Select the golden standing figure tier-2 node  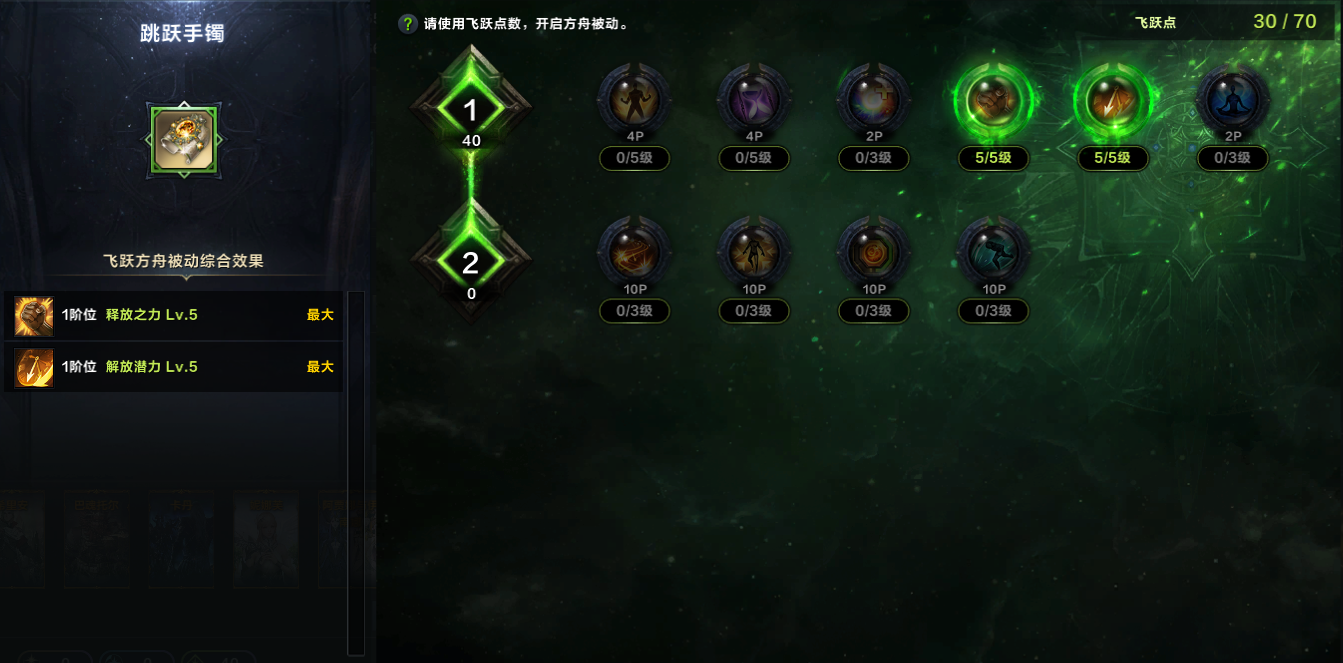pyautogui.click(x=754, y=253)
